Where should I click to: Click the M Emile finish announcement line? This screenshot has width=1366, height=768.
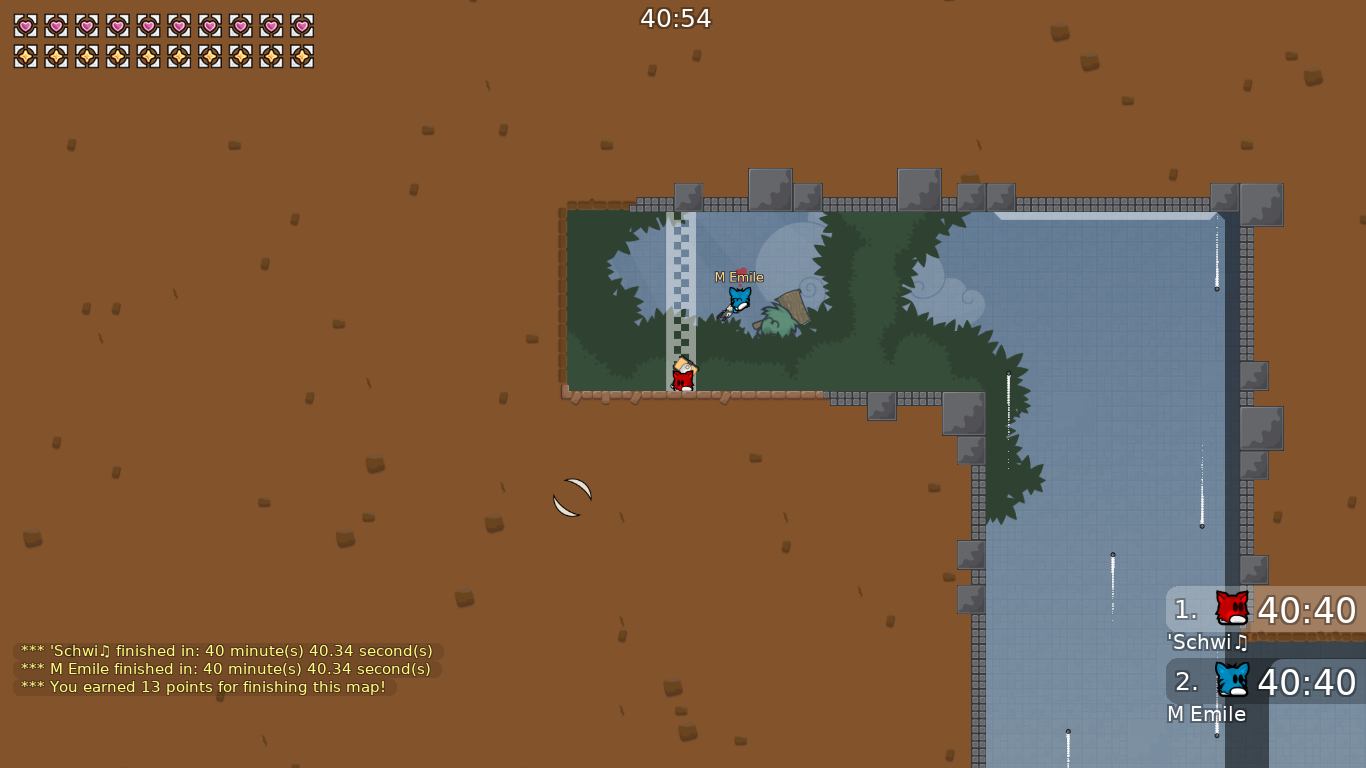point(224,669)
